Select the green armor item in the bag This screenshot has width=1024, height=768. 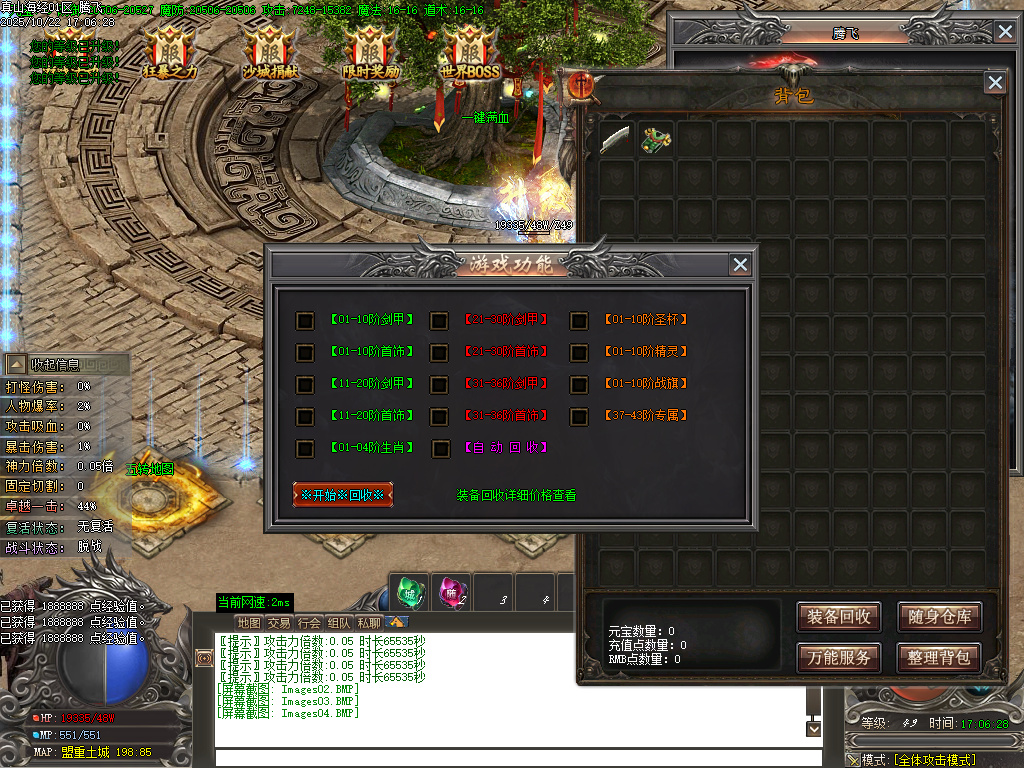(656, 139)
